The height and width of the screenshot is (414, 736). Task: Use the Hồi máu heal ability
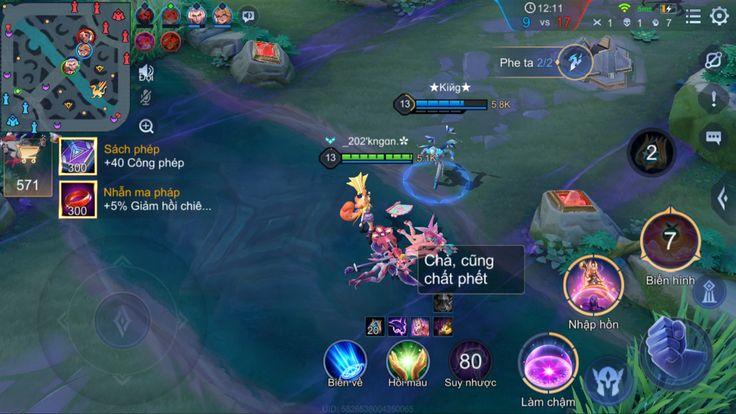point(407,360)
